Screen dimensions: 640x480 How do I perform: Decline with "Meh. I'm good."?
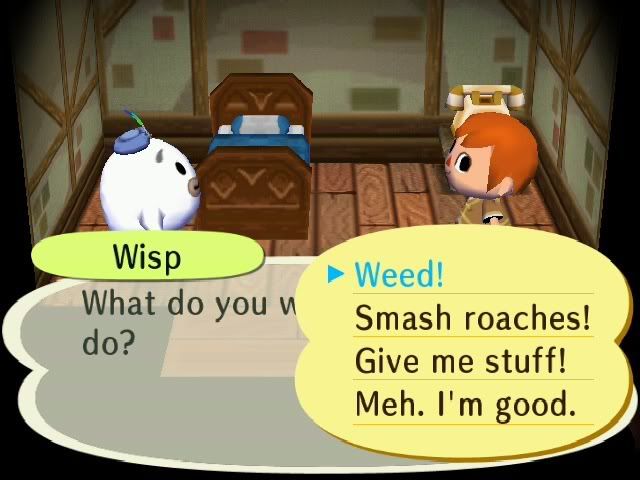click(x=465, y=404)
